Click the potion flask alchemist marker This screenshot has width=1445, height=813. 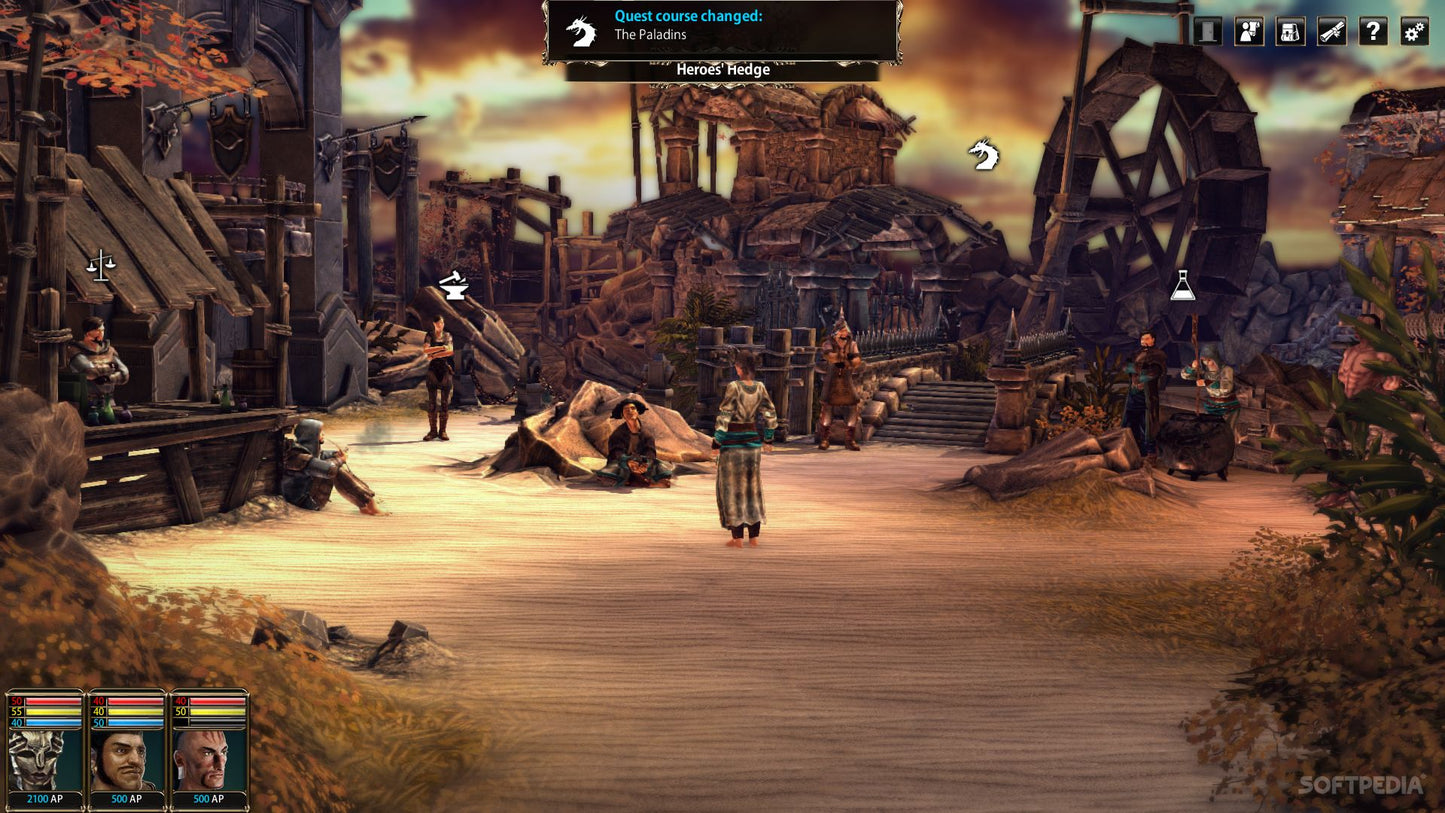[x=1183, y=286]
